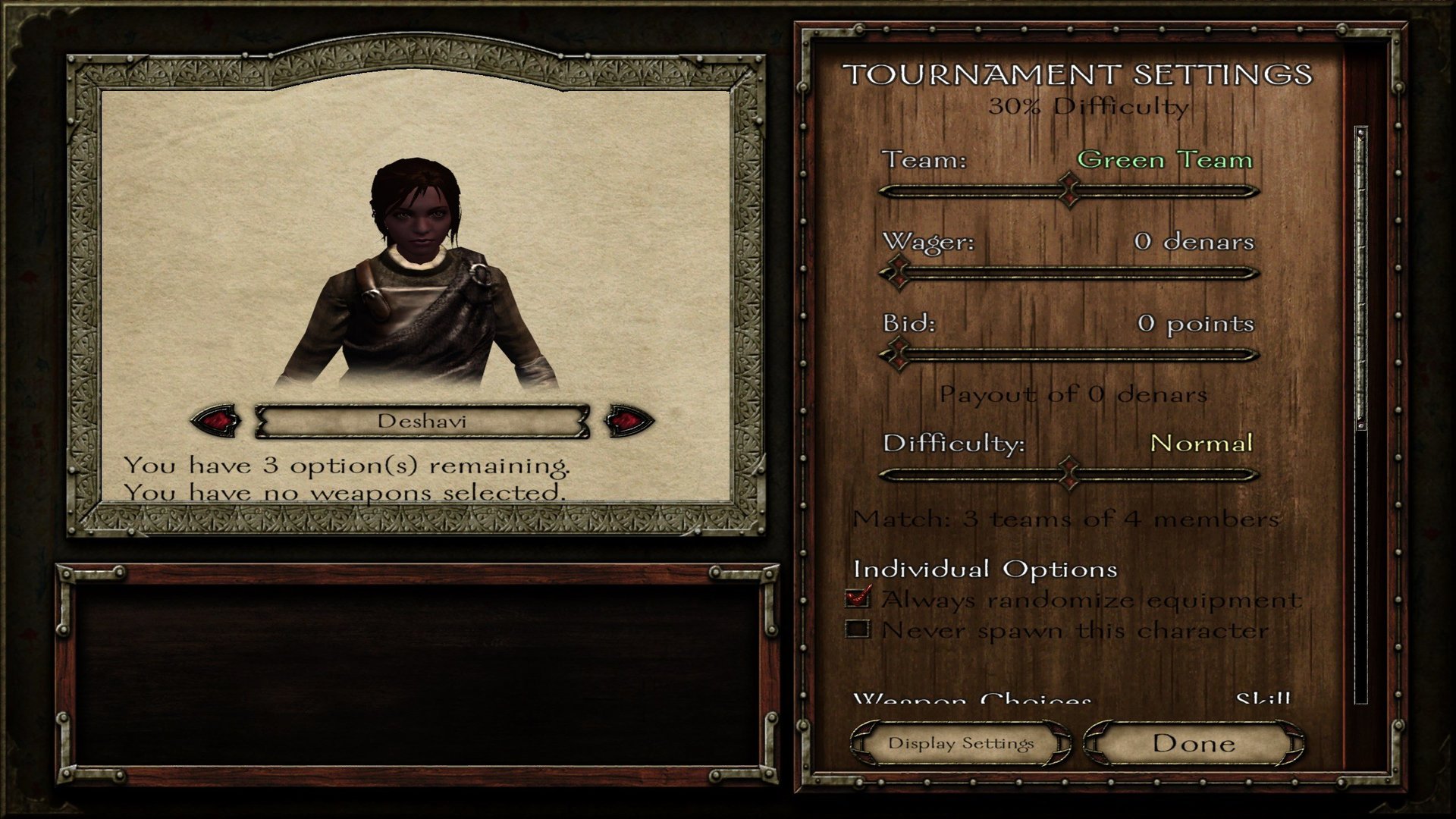The image size is (1456, 819).
Task: Confirm settings with the Done button
Action: 1194,743
